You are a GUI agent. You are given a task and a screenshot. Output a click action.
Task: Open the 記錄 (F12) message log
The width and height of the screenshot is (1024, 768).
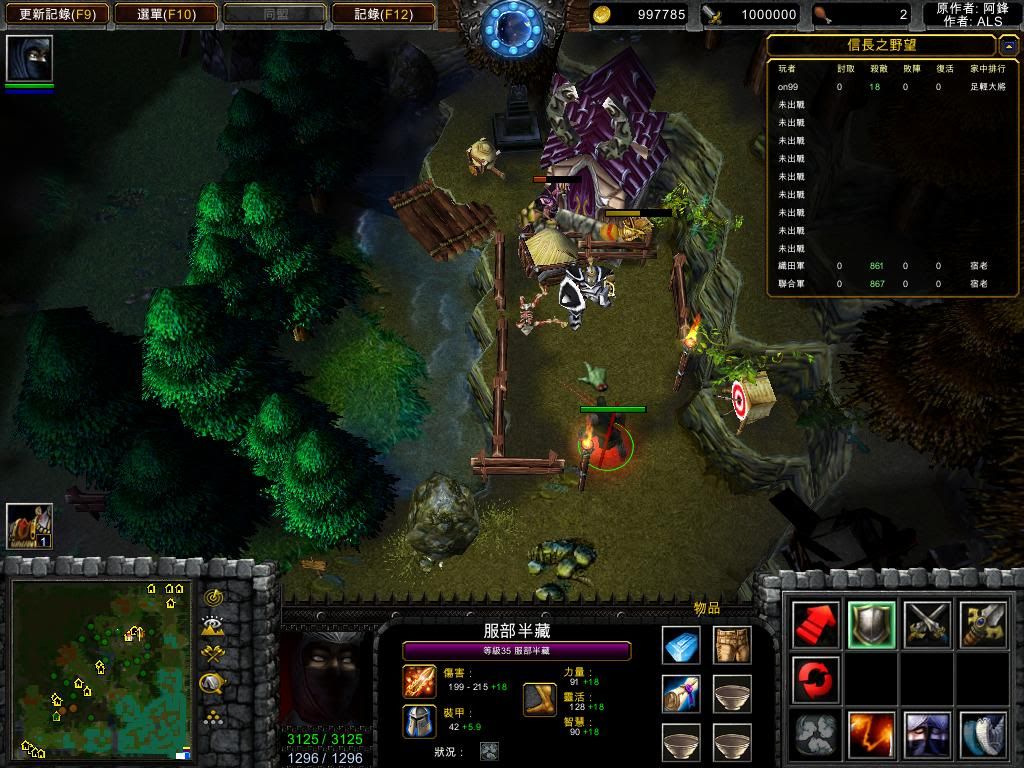coord(384,14)
